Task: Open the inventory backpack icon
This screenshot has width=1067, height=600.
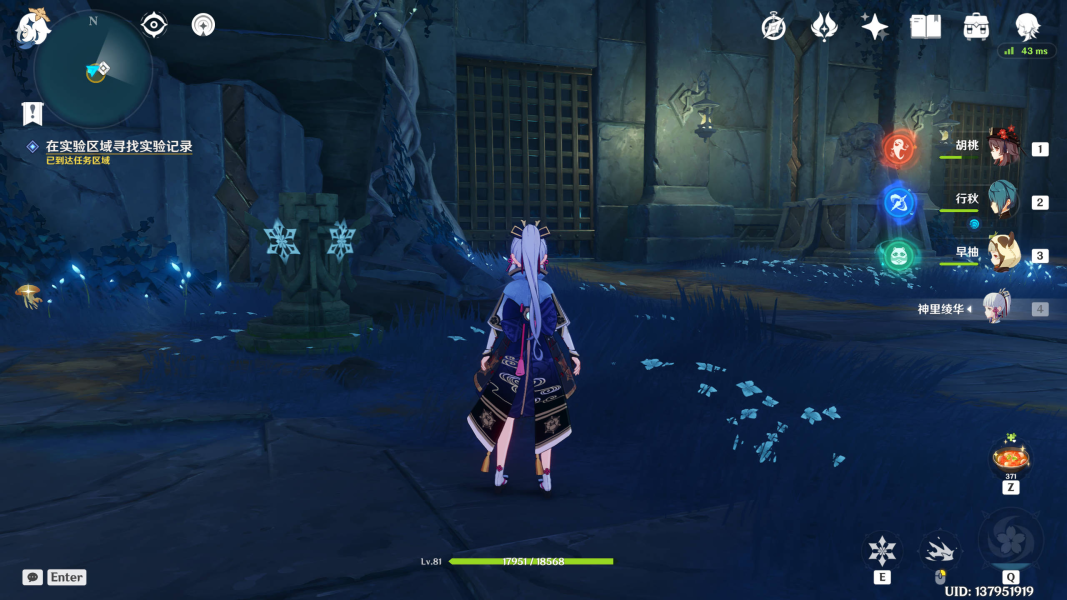Action: (x=977, y=27)
